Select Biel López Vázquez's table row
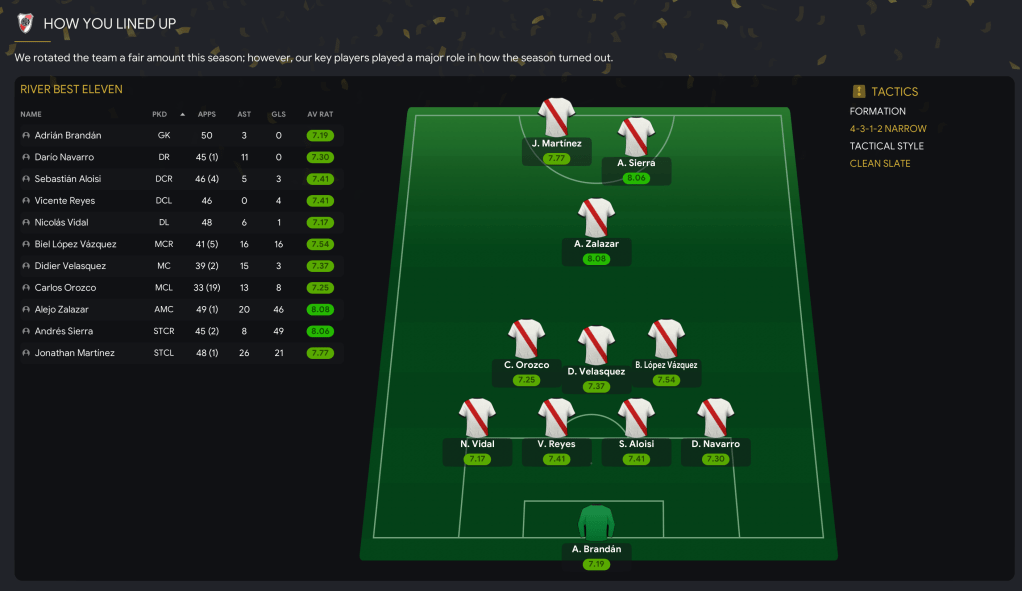 click(75, 244)
